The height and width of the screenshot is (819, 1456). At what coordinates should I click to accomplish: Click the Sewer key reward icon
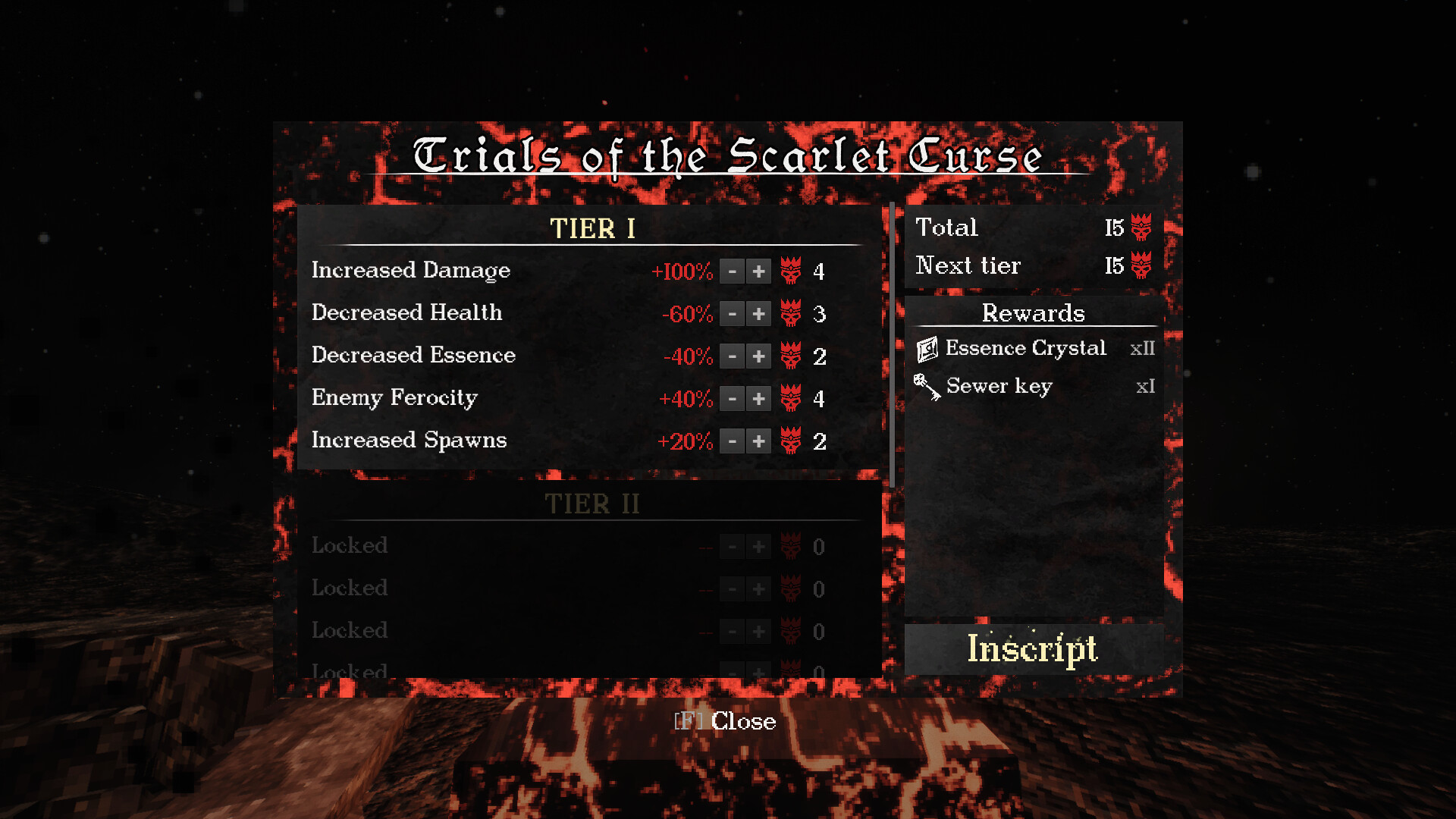click(x=927, y=386)
